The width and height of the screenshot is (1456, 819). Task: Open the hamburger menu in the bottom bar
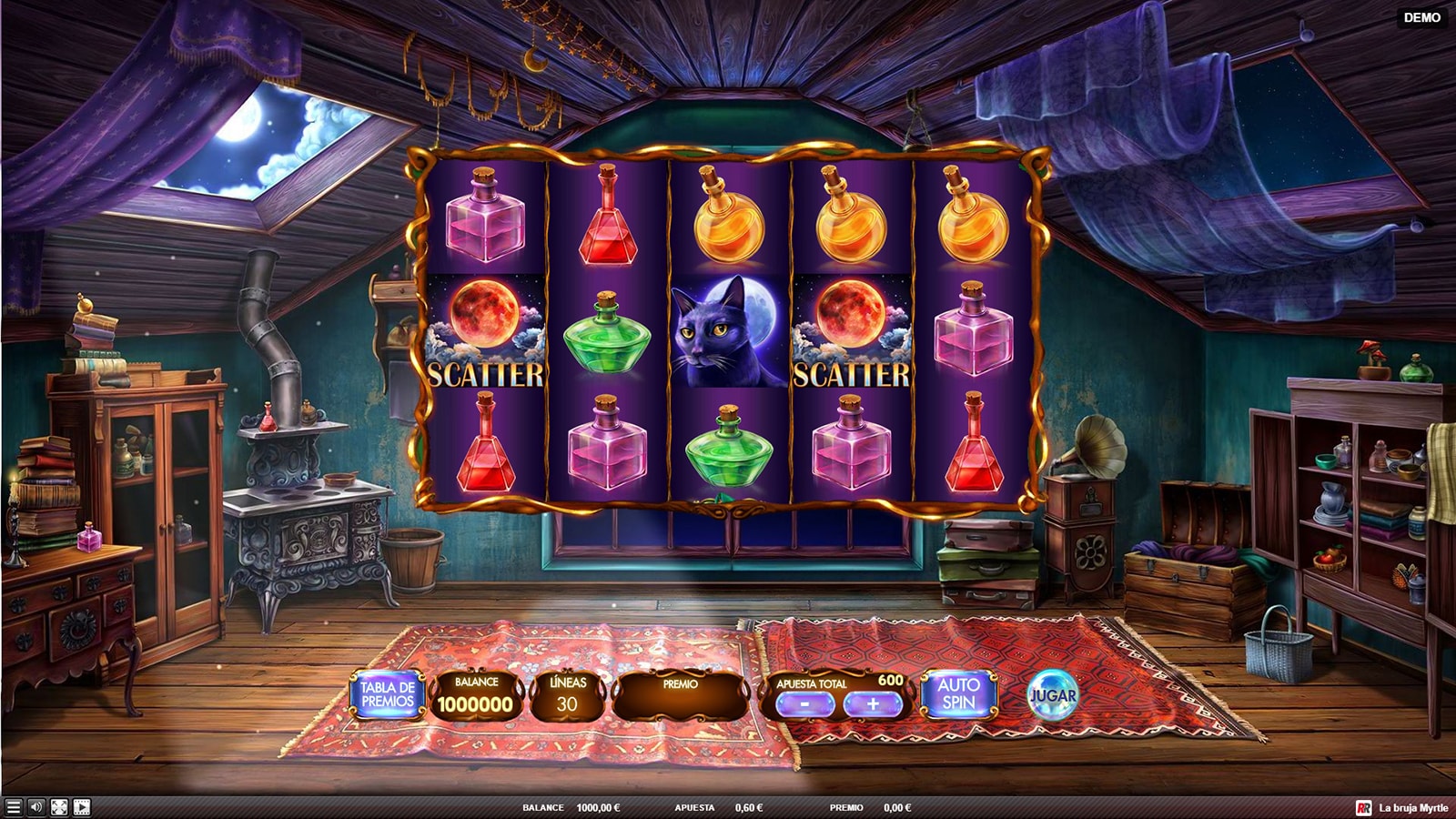13,807
